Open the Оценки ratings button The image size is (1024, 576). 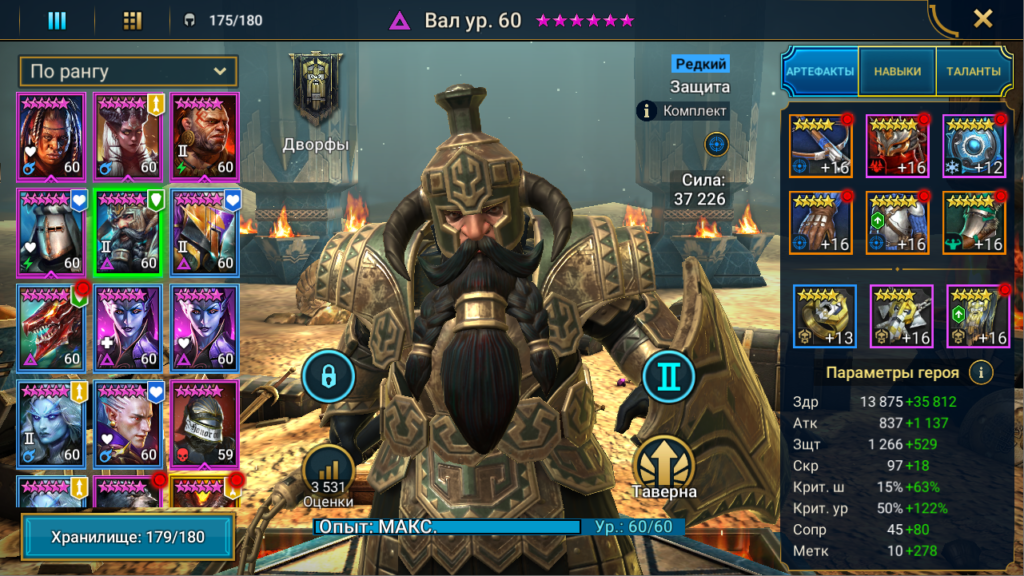click(327, 478)
